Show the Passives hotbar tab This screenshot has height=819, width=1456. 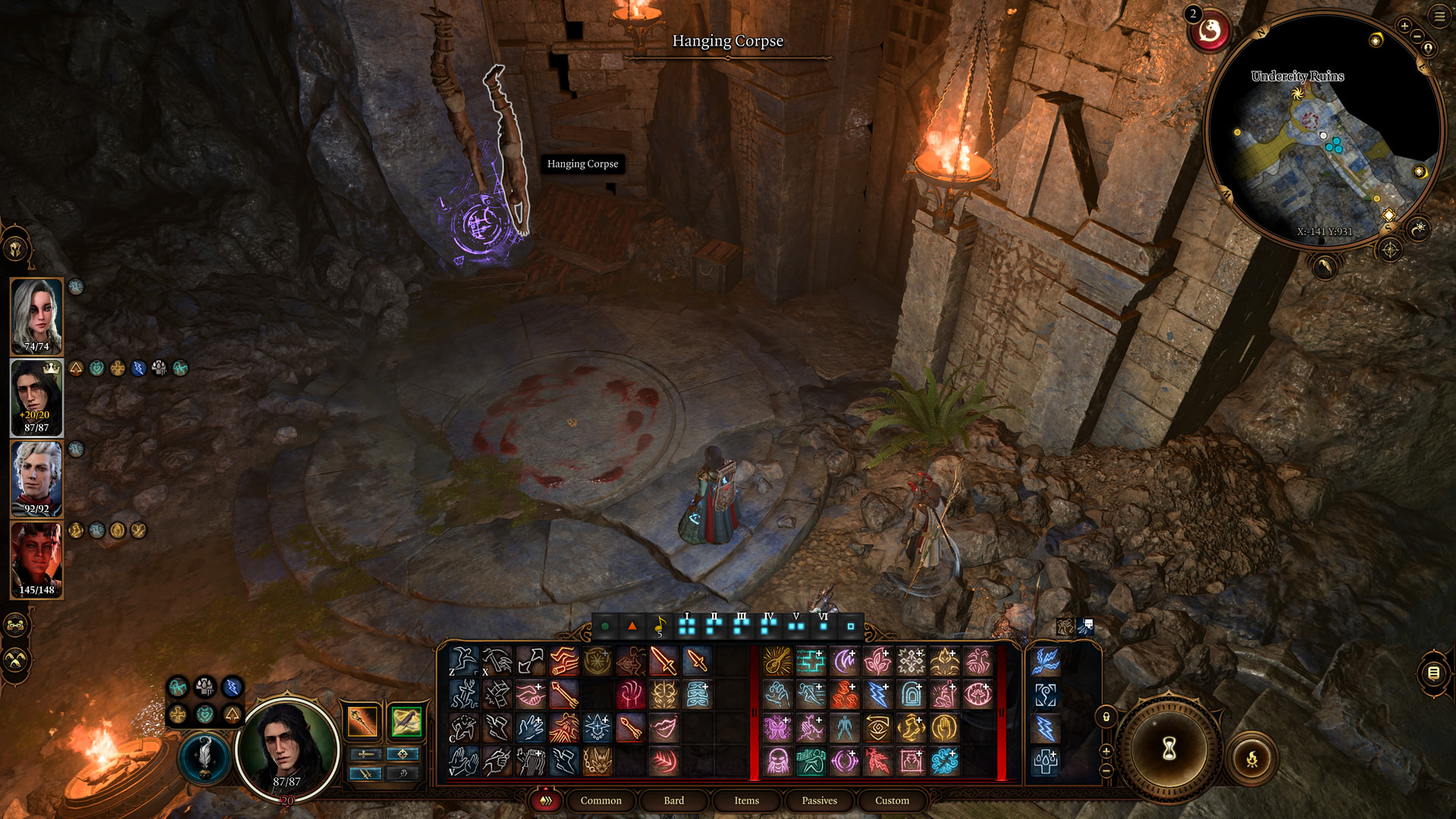pyautogui.click(x=819, y=801)
